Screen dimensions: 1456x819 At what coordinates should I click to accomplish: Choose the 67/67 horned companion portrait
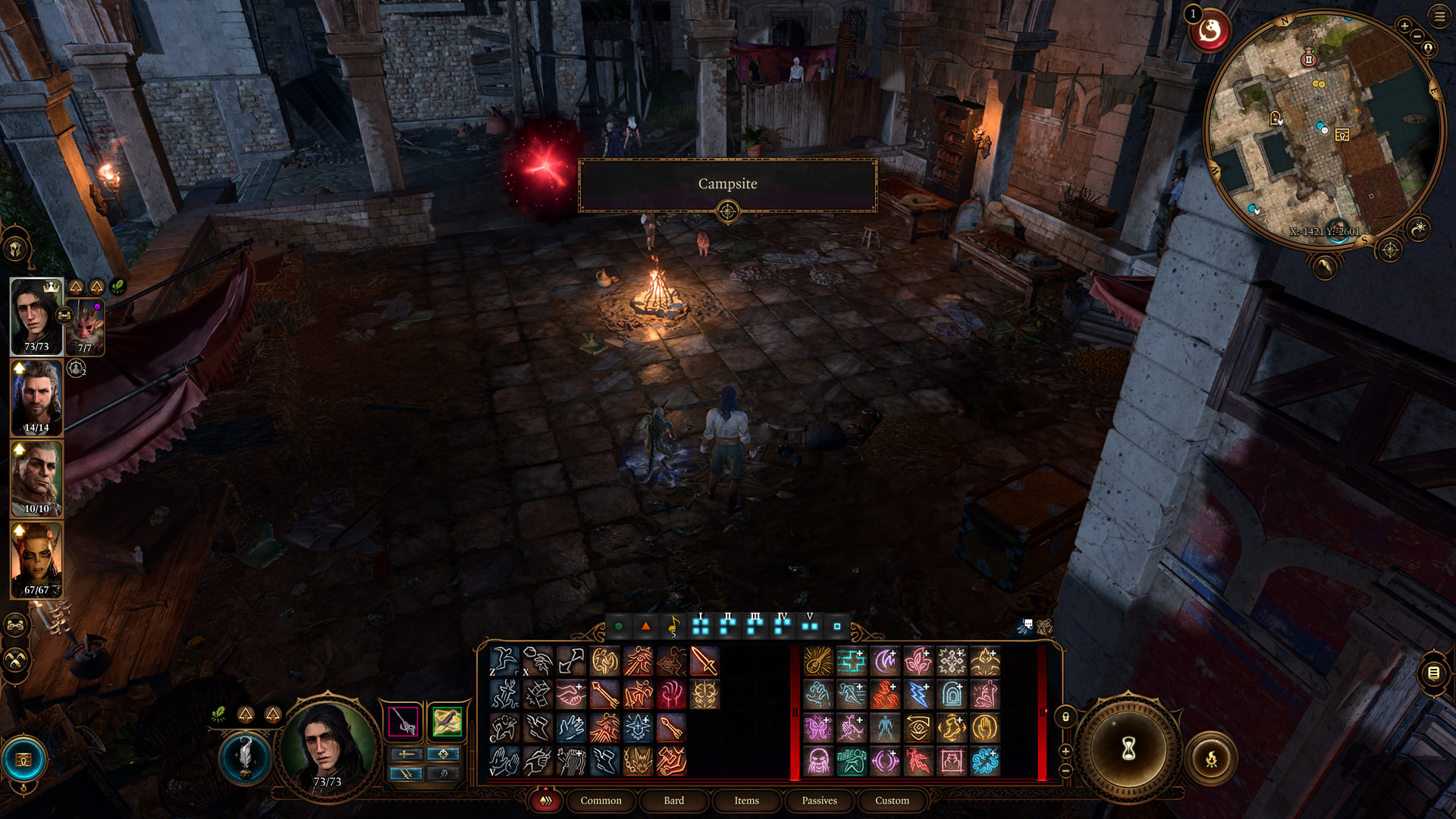pos(36,560)
